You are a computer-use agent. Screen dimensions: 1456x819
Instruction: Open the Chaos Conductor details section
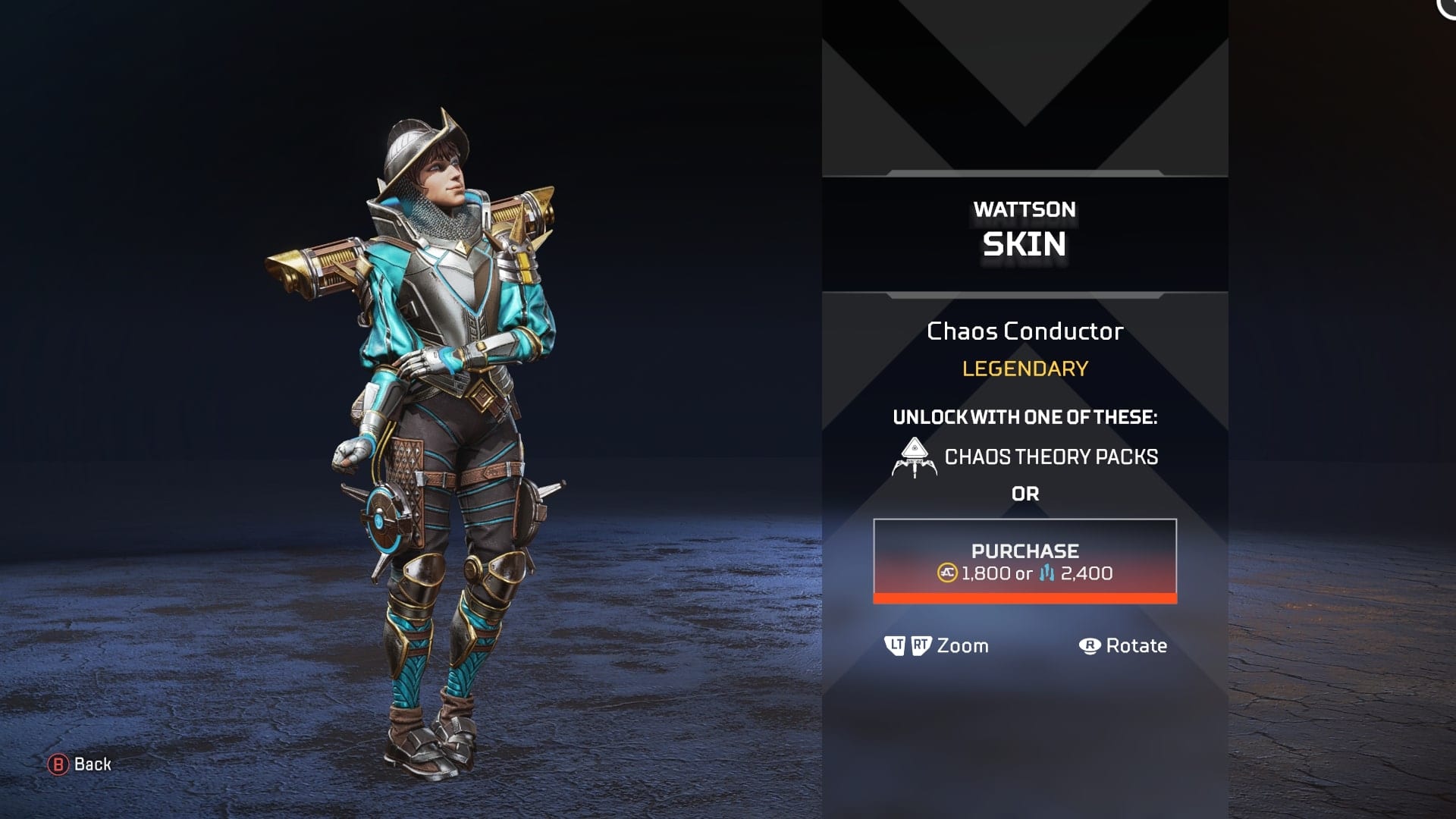1025,331
